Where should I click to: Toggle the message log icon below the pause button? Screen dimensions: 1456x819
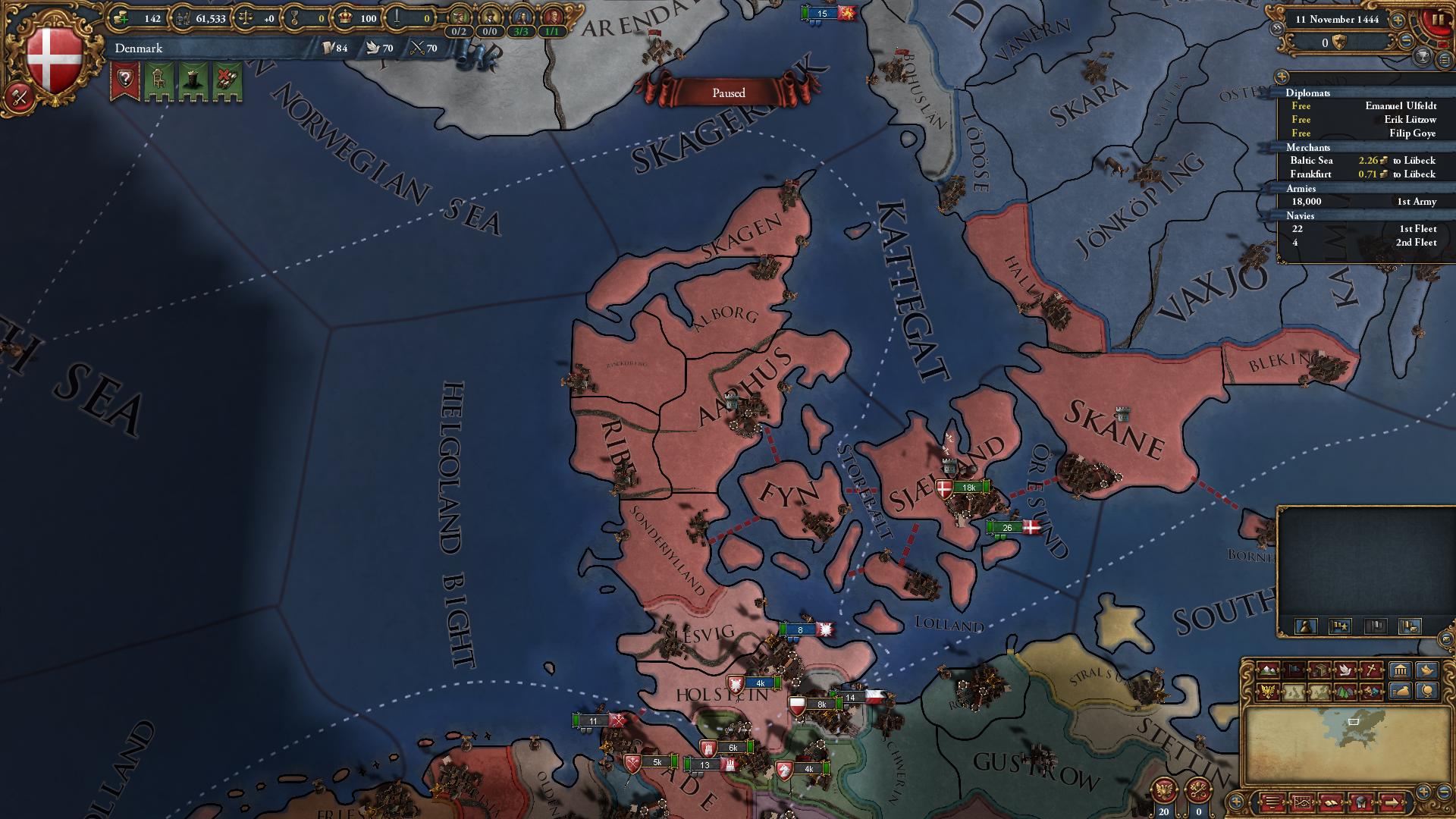pos(1444,60)
